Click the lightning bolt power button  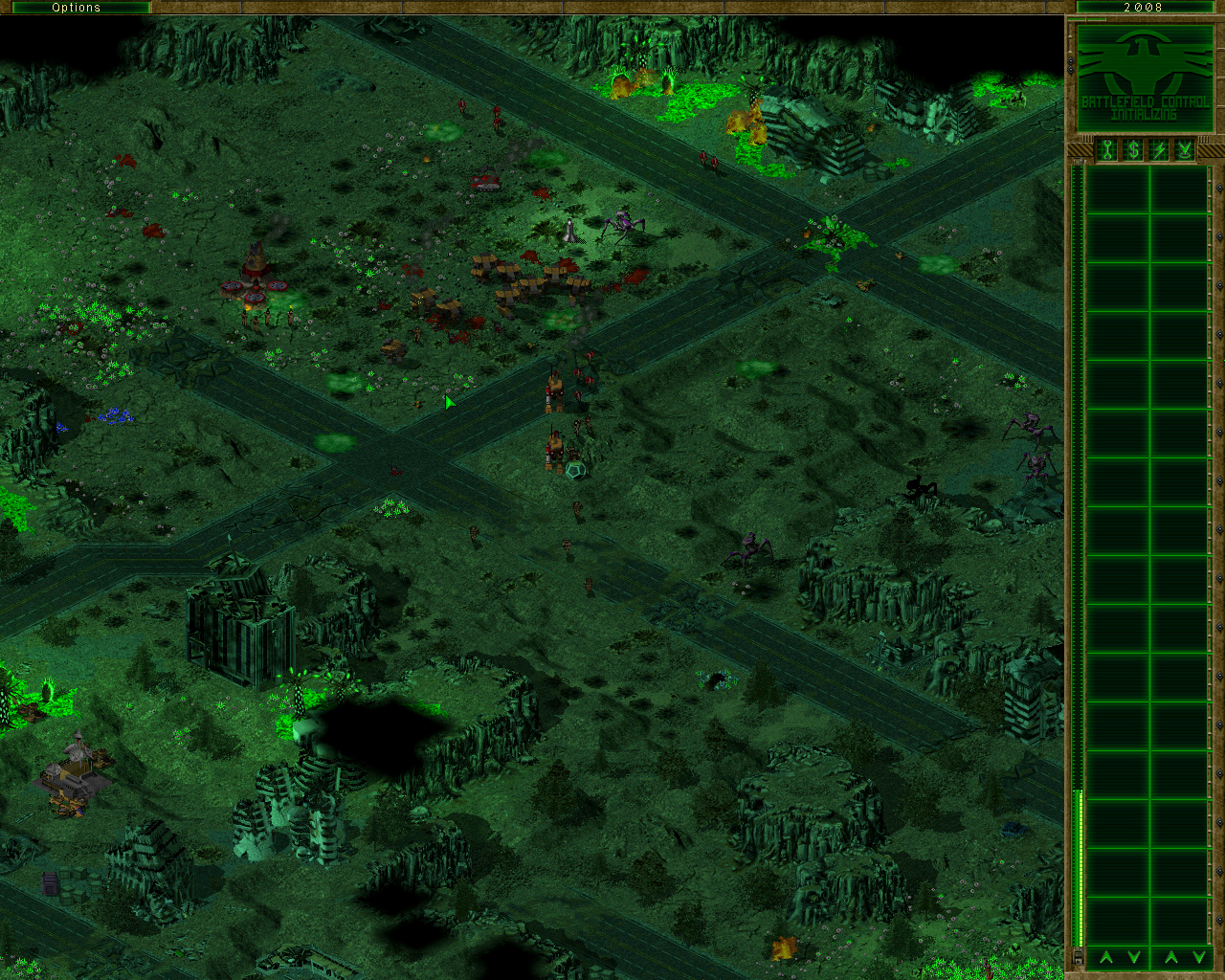[x=1159, y=150]
